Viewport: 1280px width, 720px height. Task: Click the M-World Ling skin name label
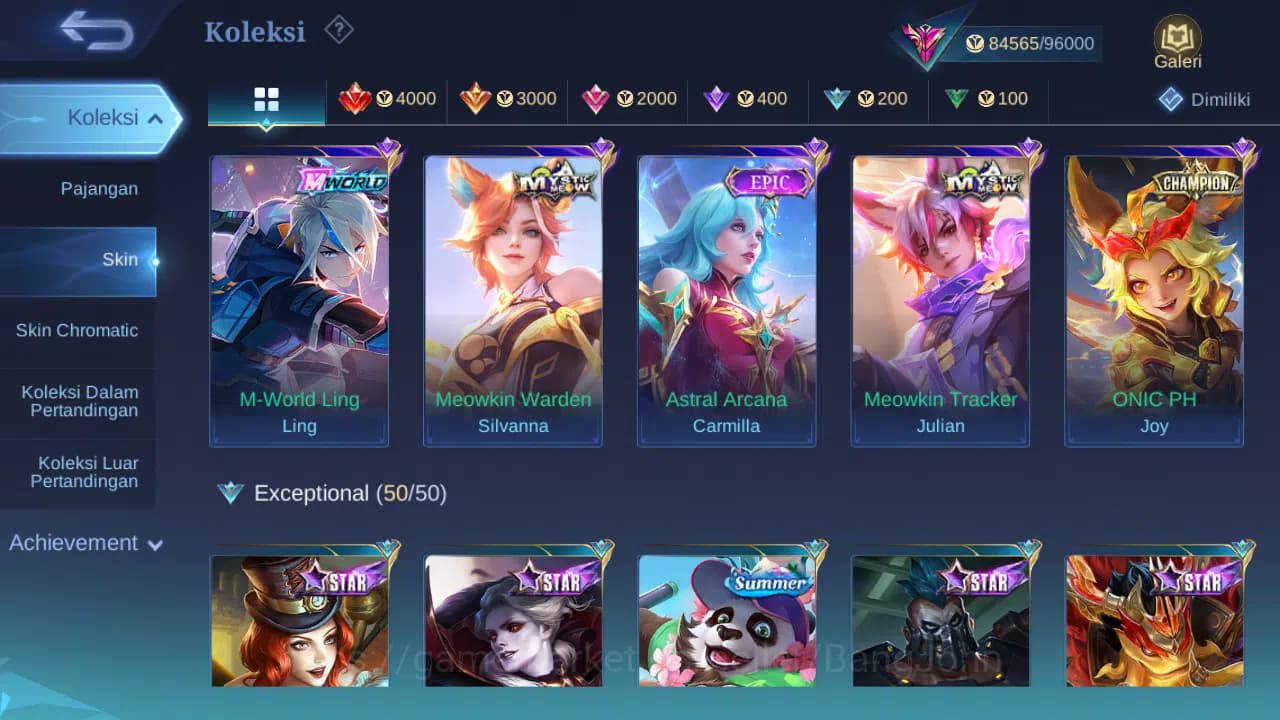[299, 399]
